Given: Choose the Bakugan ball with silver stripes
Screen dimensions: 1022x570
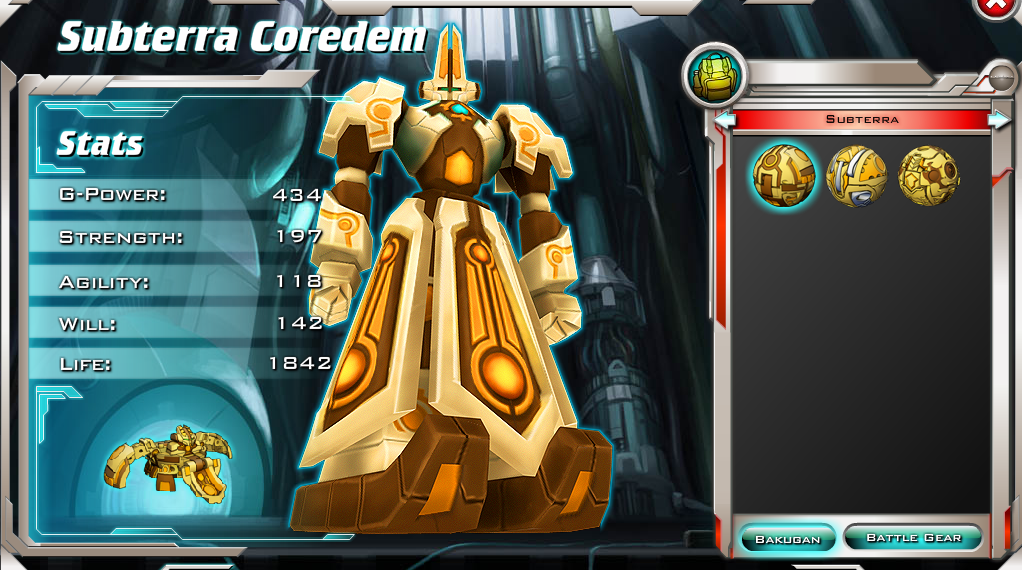Looking at the screenshot, I should coord(856,176).
